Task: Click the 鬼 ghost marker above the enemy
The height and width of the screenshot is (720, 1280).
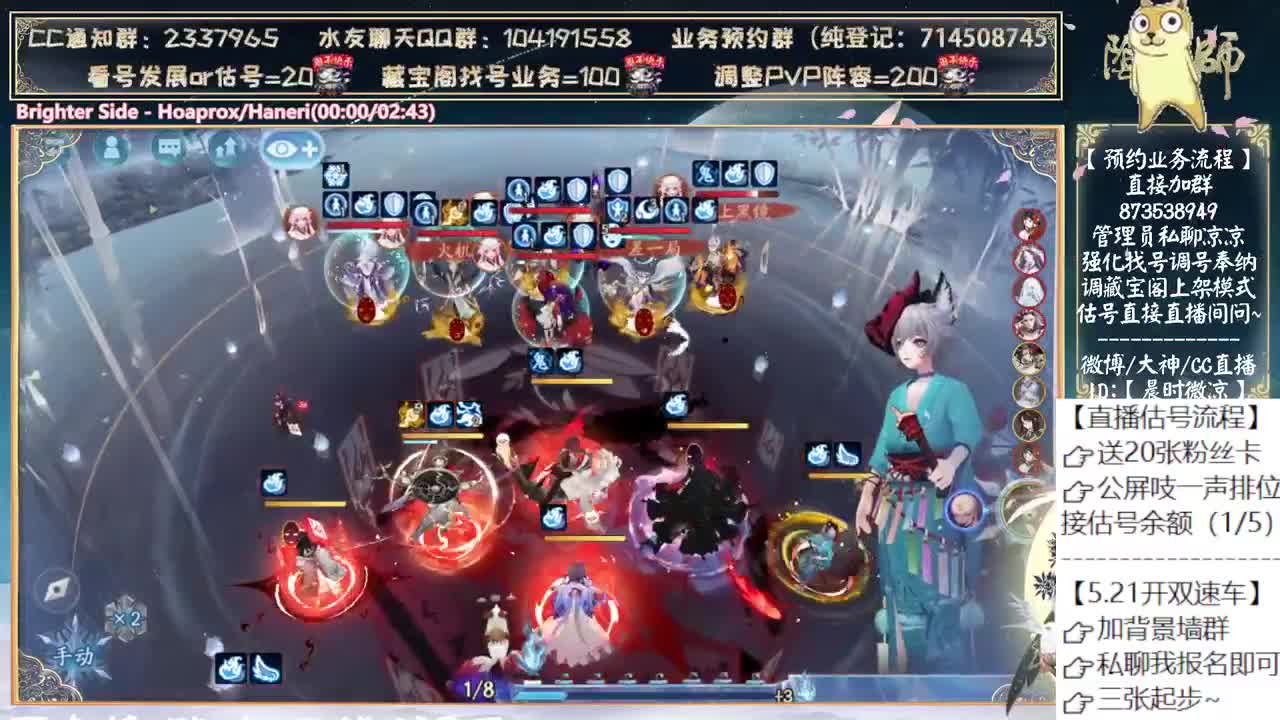Action: coord(706,173)
